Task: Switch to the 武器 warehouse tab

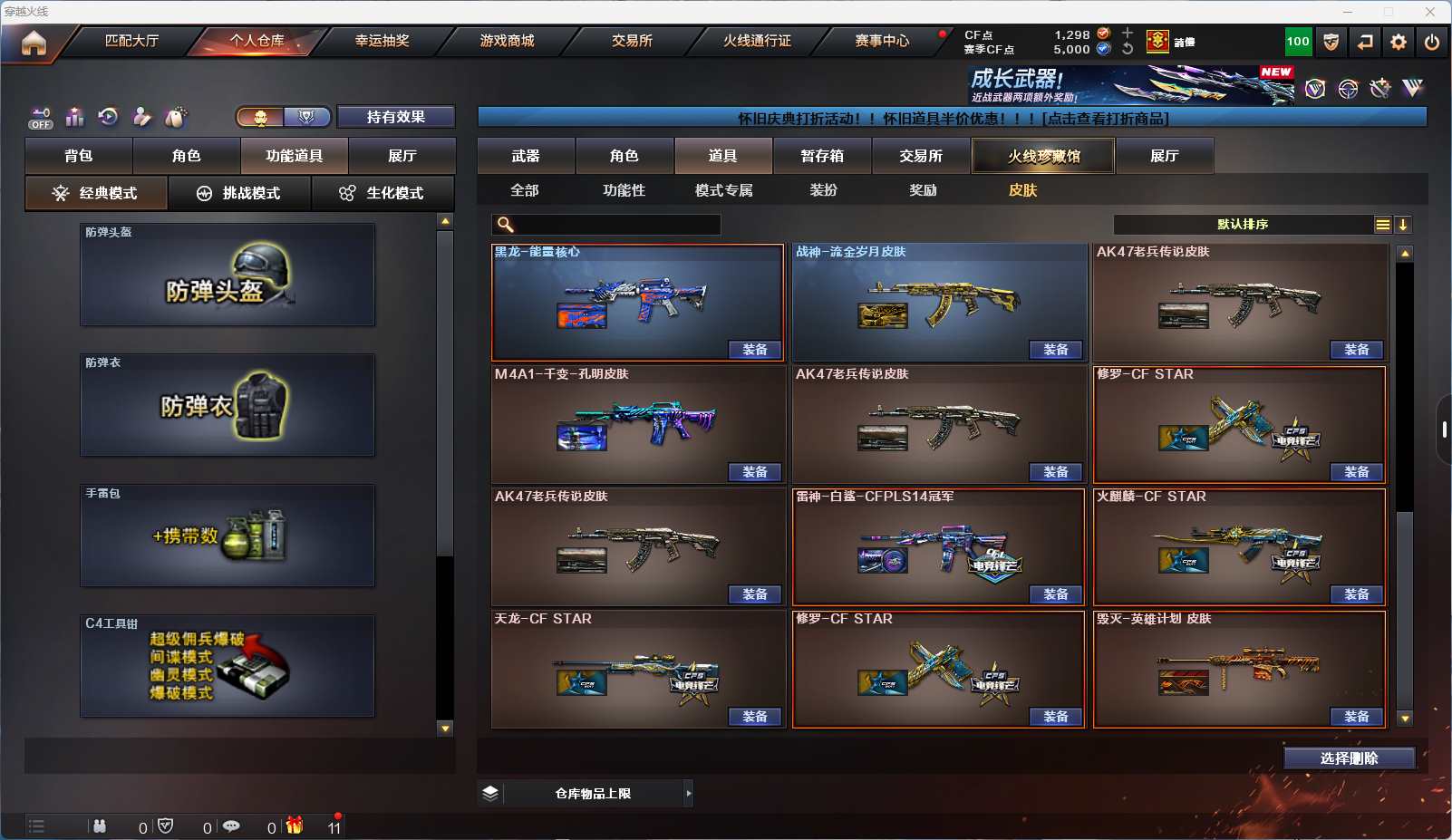Action: pos(526,156)
